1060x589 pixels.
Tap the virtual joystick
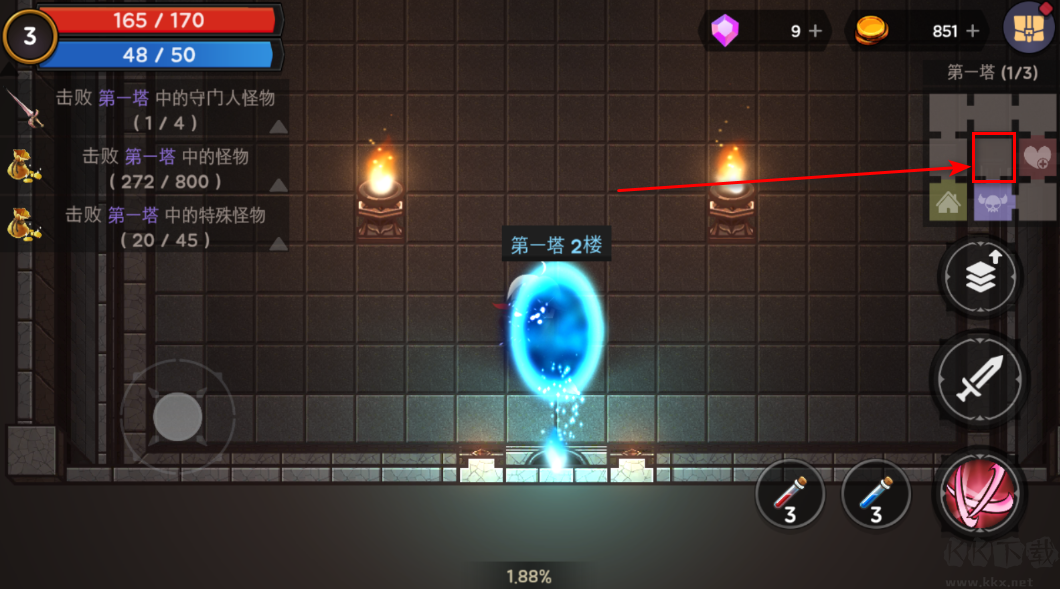(177, 414)
